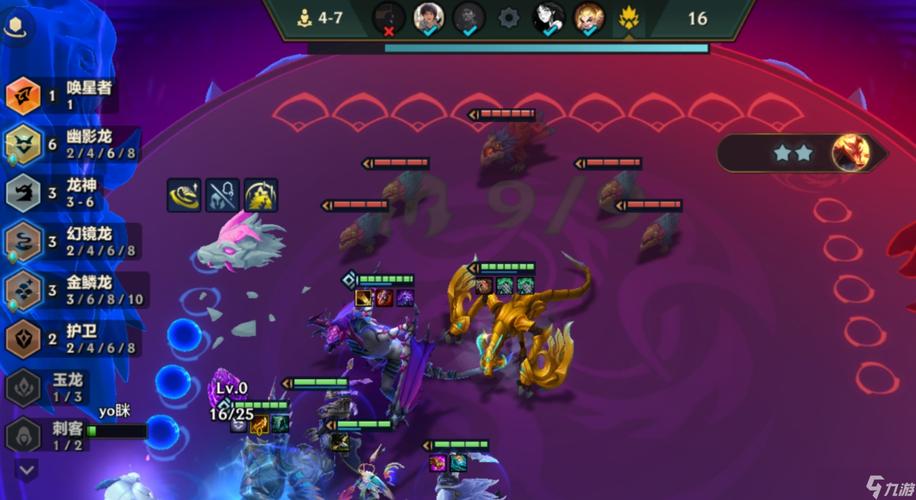Select the 唤星者 trait entry
Image resolution: width=916 pixels, height=500 pixels.
pos(60,95)
